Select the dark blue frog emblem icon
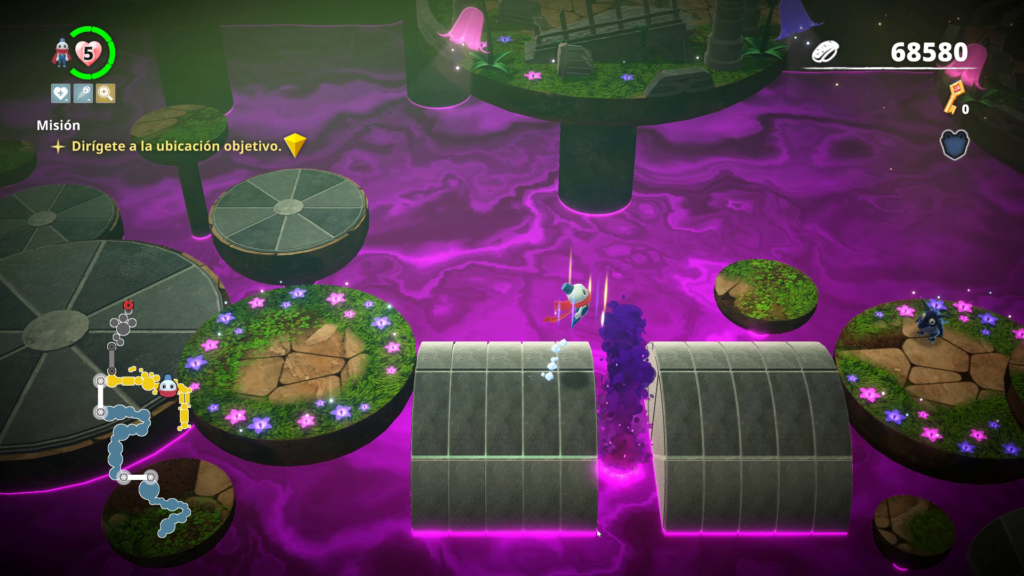The width and height of the screenshot is (1024, 576). coord(954,145)
